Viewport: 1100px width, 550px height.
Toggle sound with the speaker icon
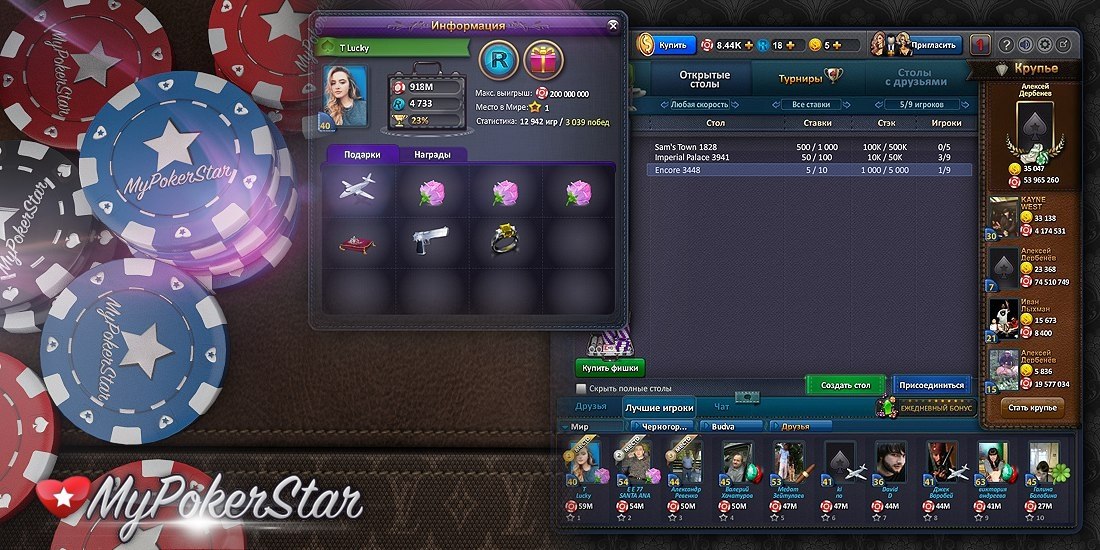tap(1026, 45)
